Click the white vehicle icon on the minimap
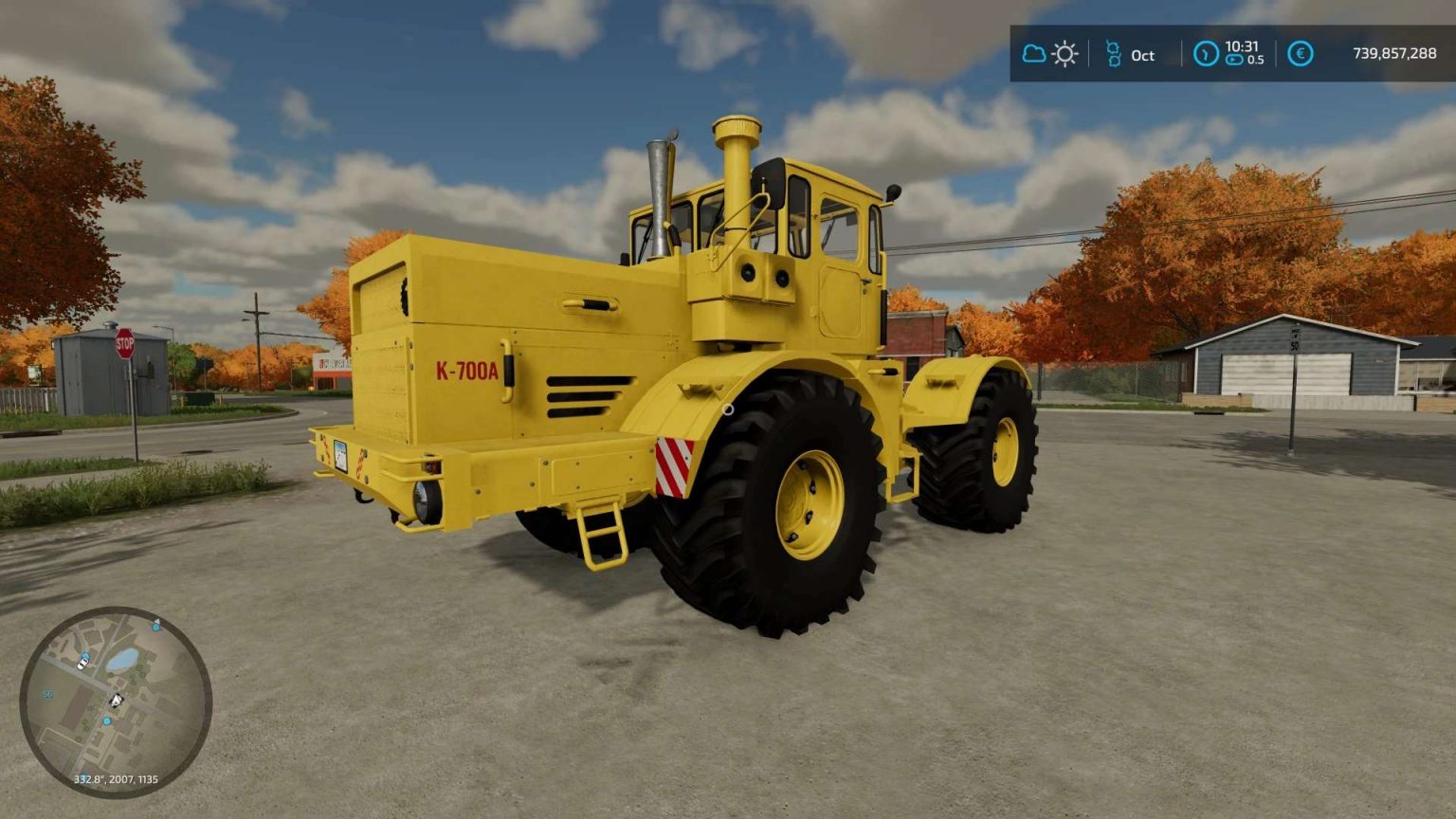 82,664
